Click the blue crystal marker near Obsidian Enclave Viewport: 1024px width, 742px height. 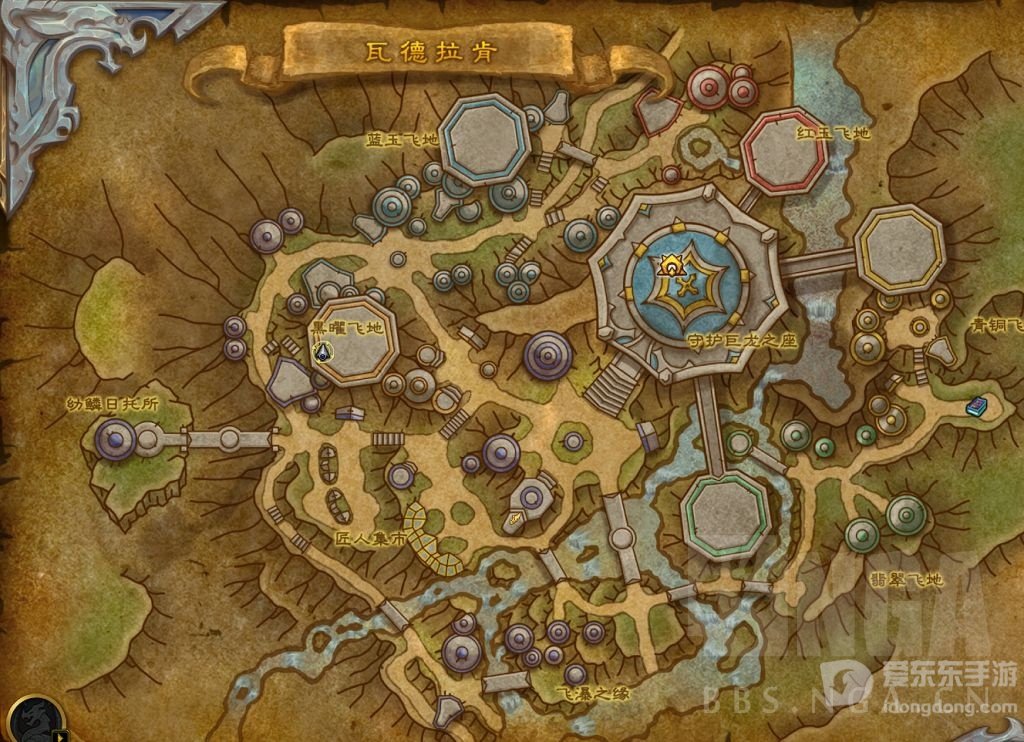(322, 351)
